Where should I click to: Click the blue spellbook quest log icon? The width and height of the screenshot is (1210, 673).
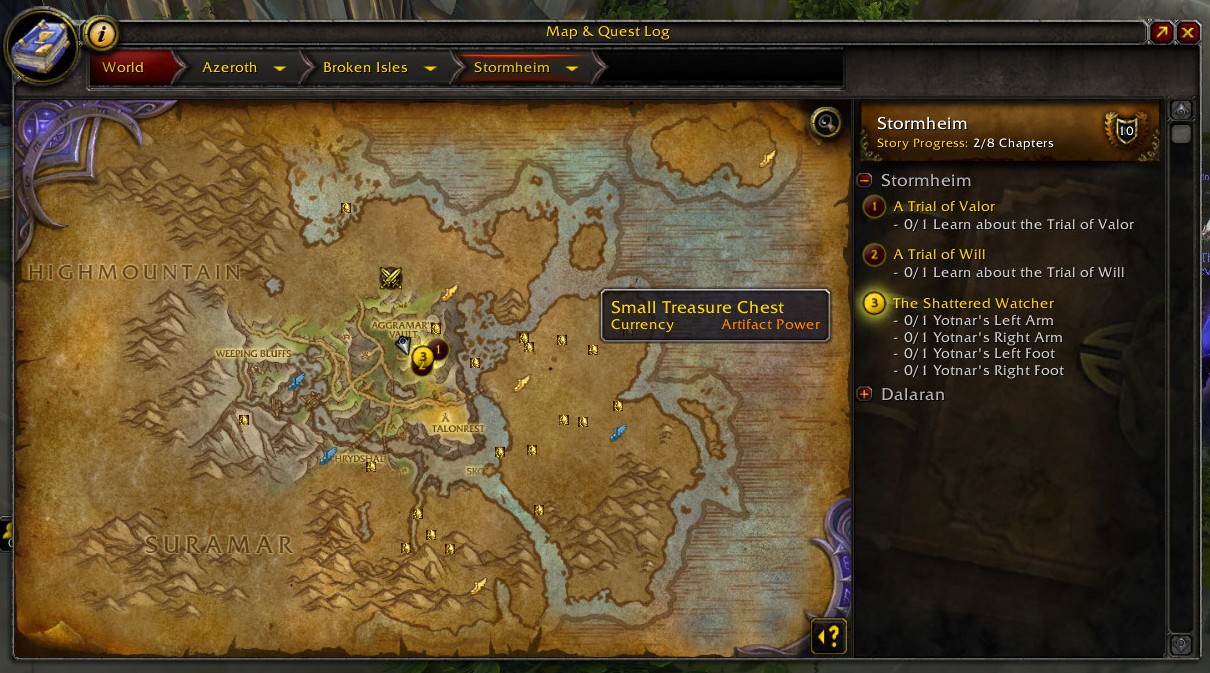coord(42,48)
